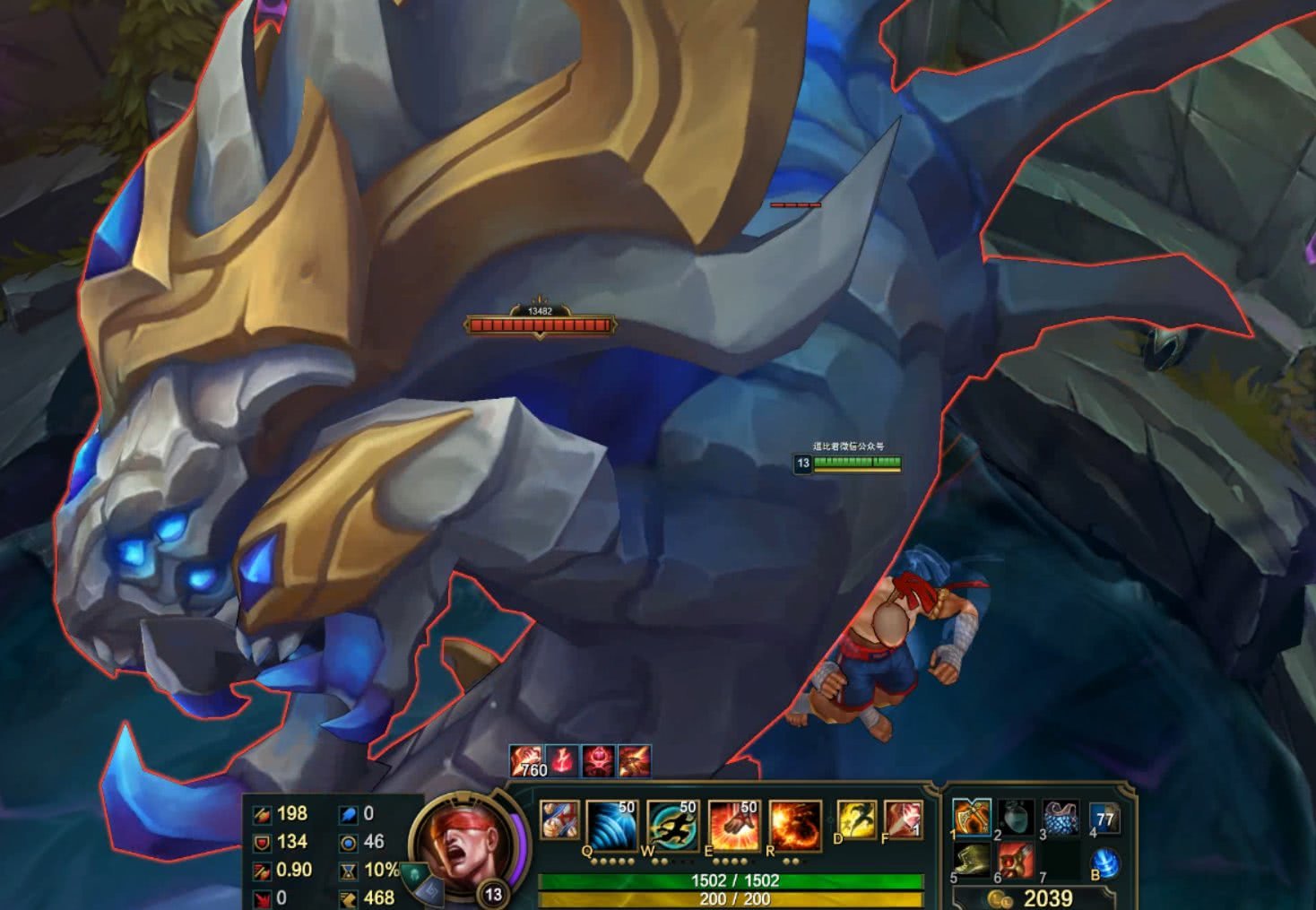
Task: Cast the Flash summoner spell
Action: click(856, 820)
